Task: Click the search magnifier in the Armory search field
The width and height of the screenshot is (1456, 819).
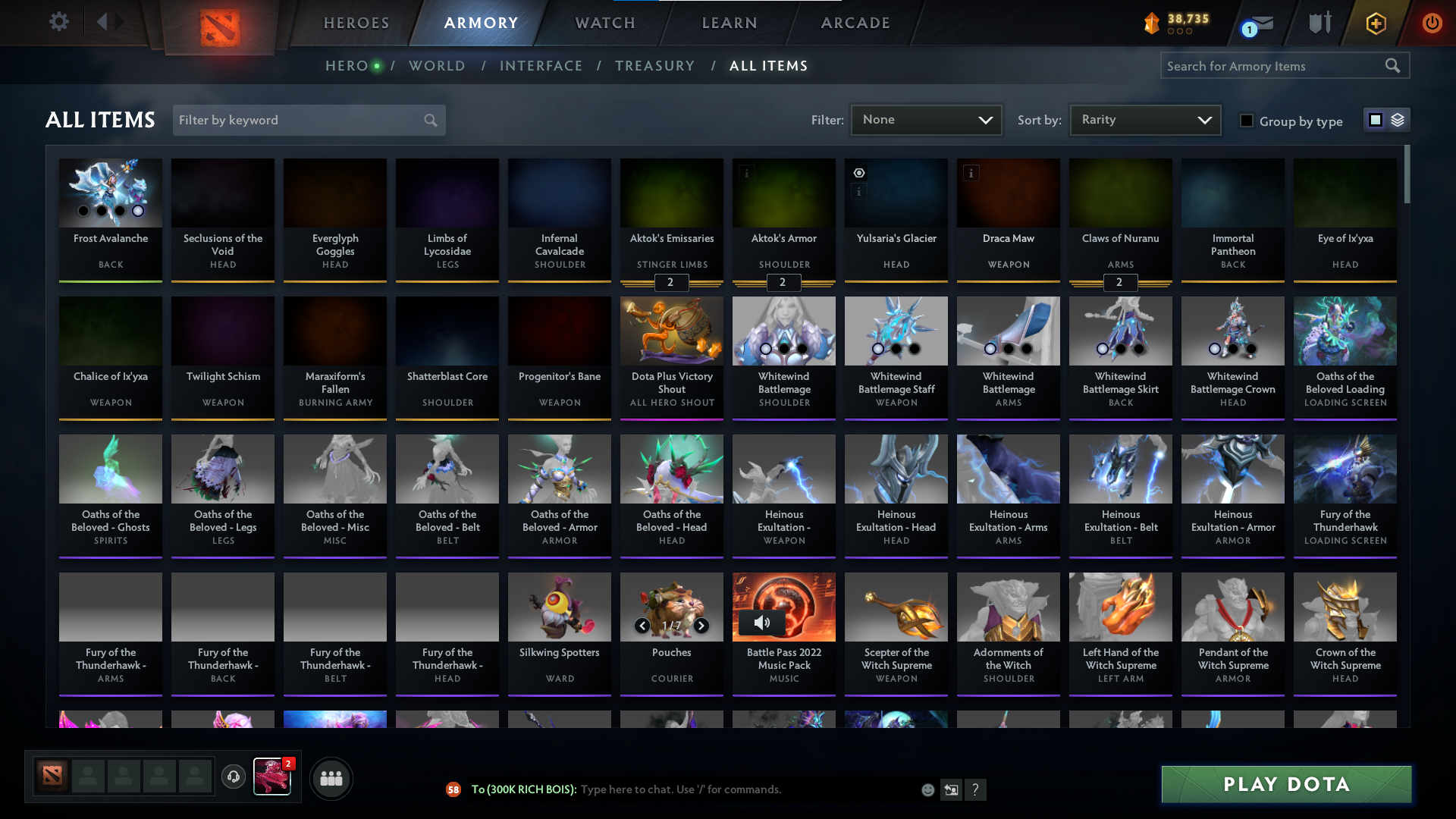Action: click(1394, 66)
